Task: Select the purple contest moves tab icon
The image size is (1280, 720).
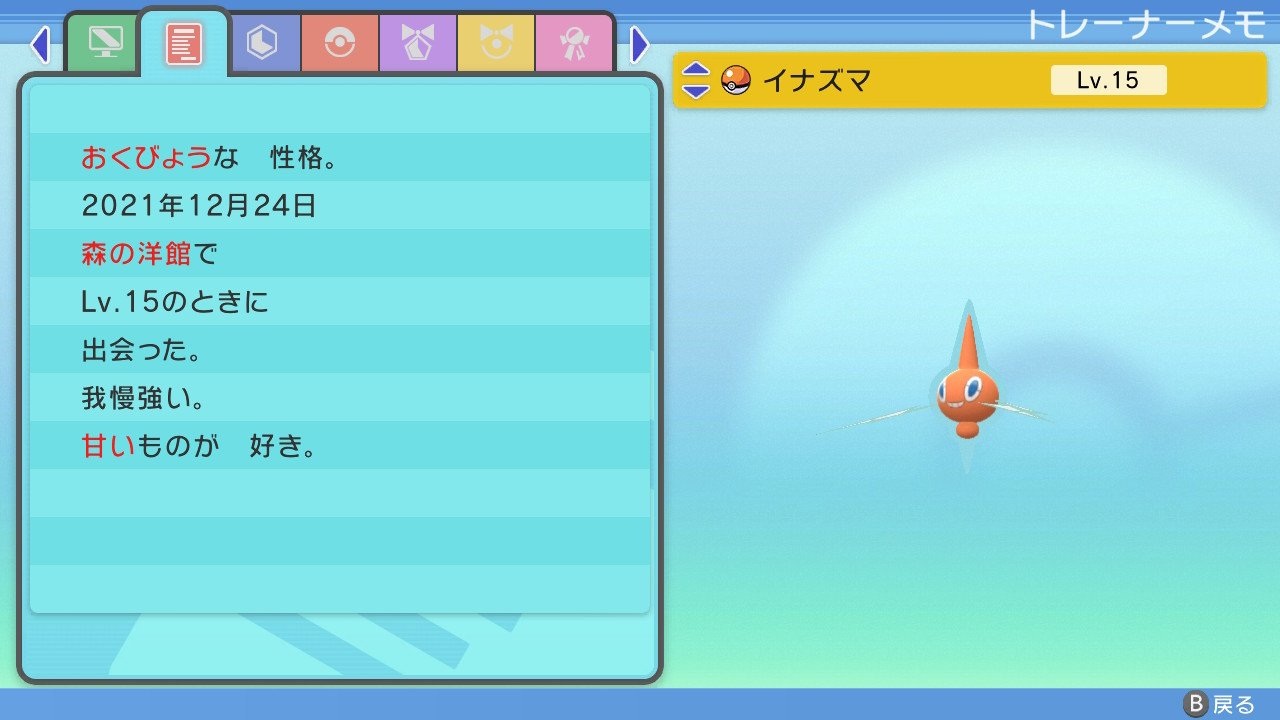Action: pyautogui.click(x=418, y=43)
